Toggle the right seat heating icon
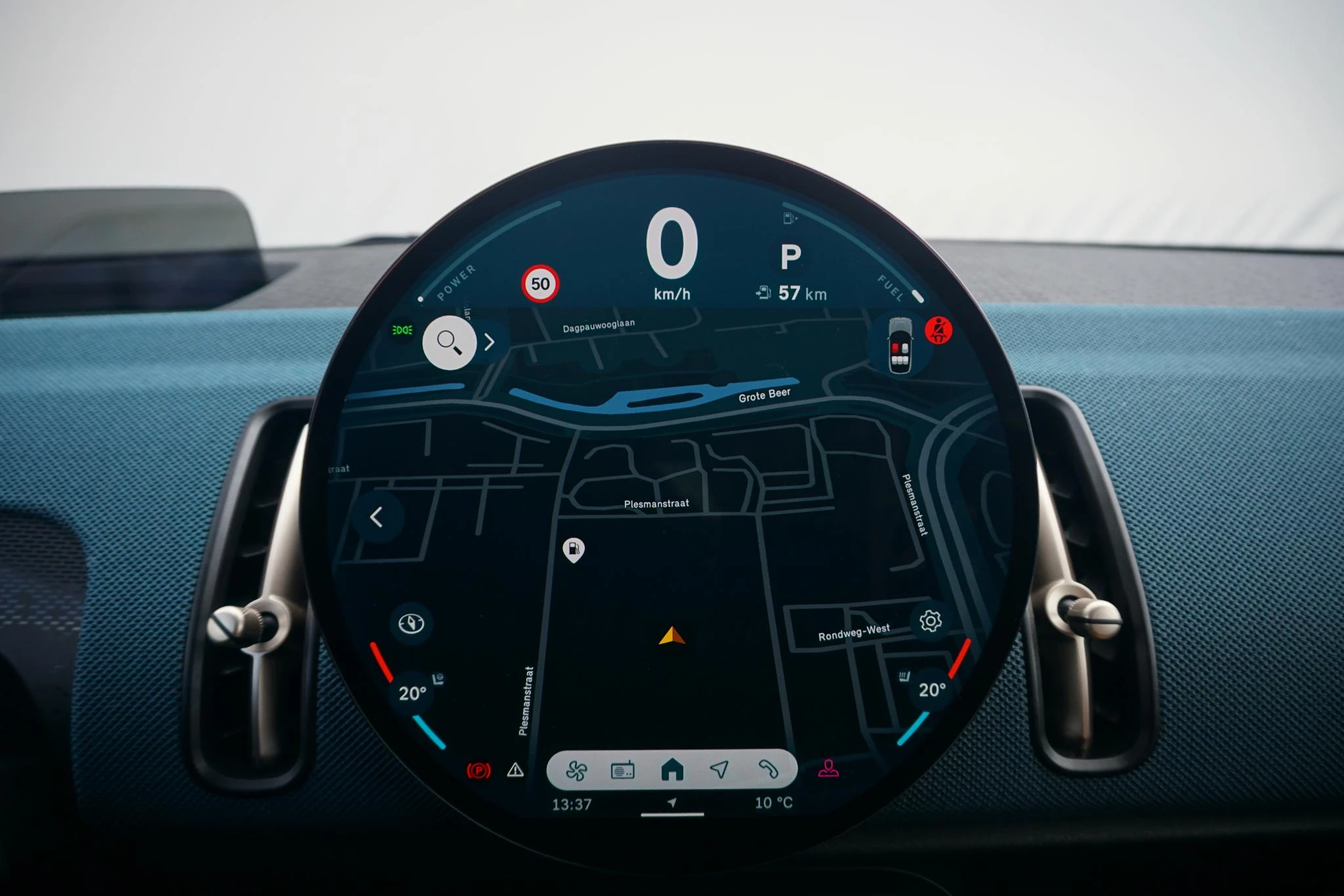 (904, 676)
